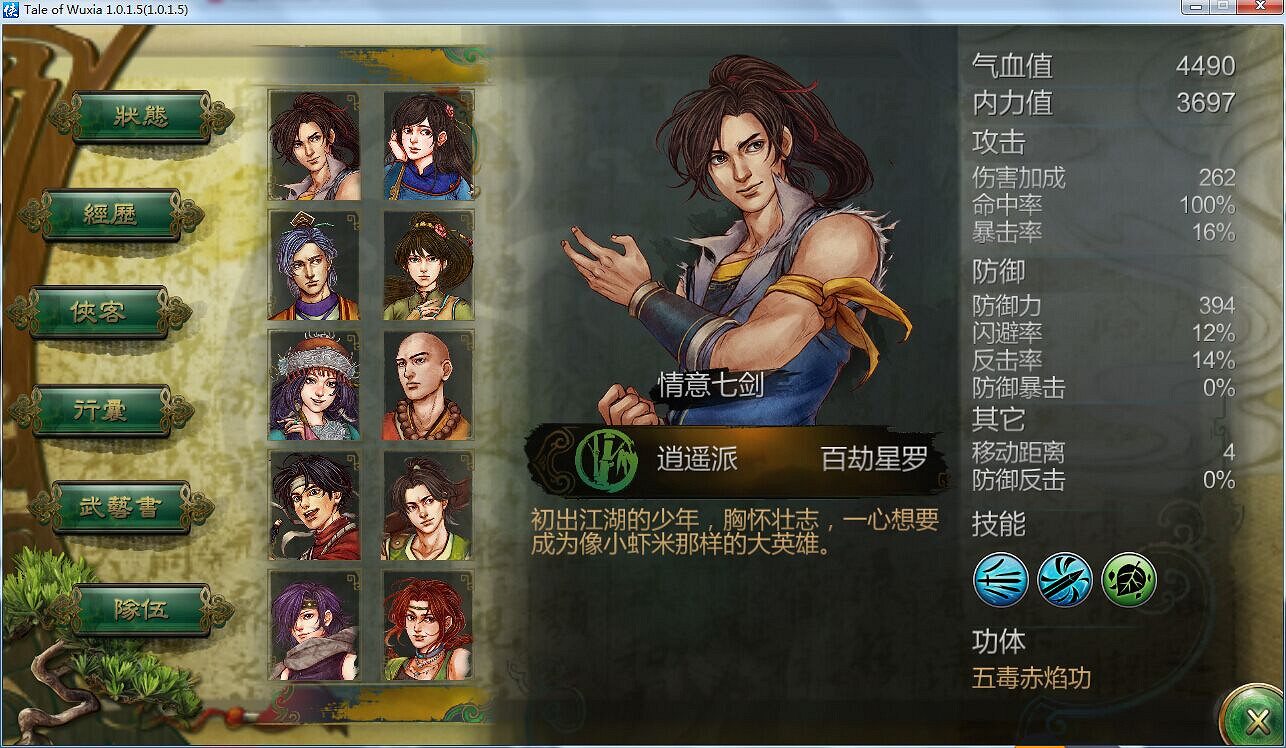Select the blue-haired character portrait
The image size is (1286, 748).
(314, 265)
